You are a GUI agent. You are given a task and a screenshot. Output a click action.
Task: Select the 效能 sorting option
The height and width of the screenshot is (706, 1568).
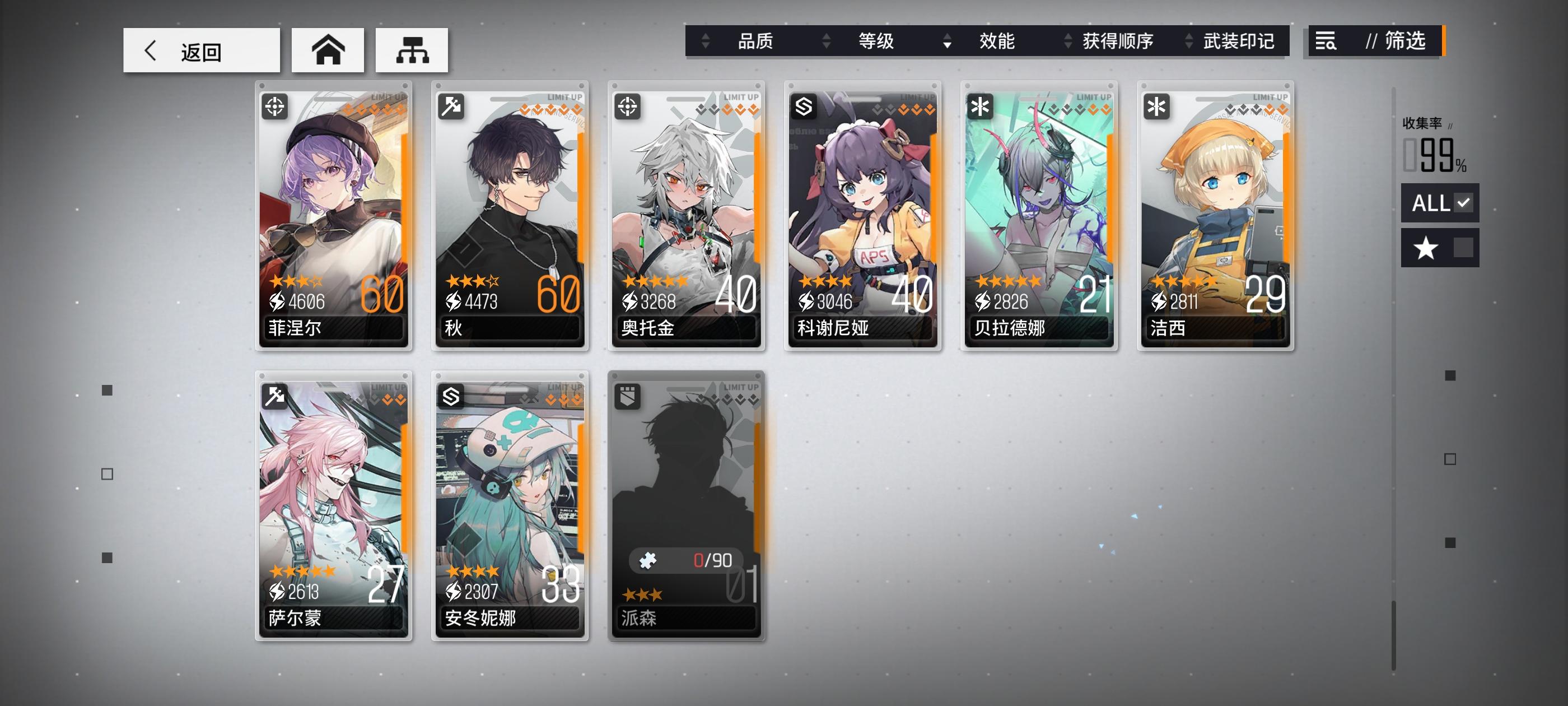point(996,41)
